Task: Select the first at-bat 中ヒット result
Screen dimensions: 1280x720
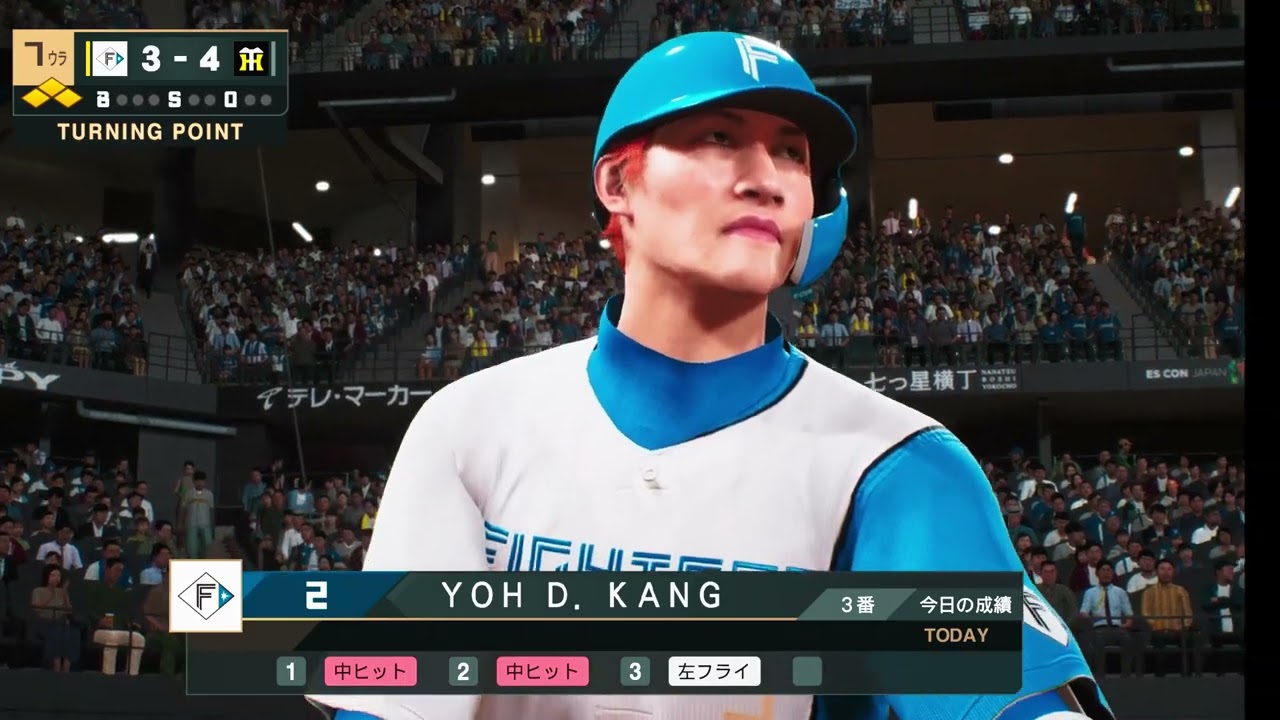Action: [x=370, y=672]
